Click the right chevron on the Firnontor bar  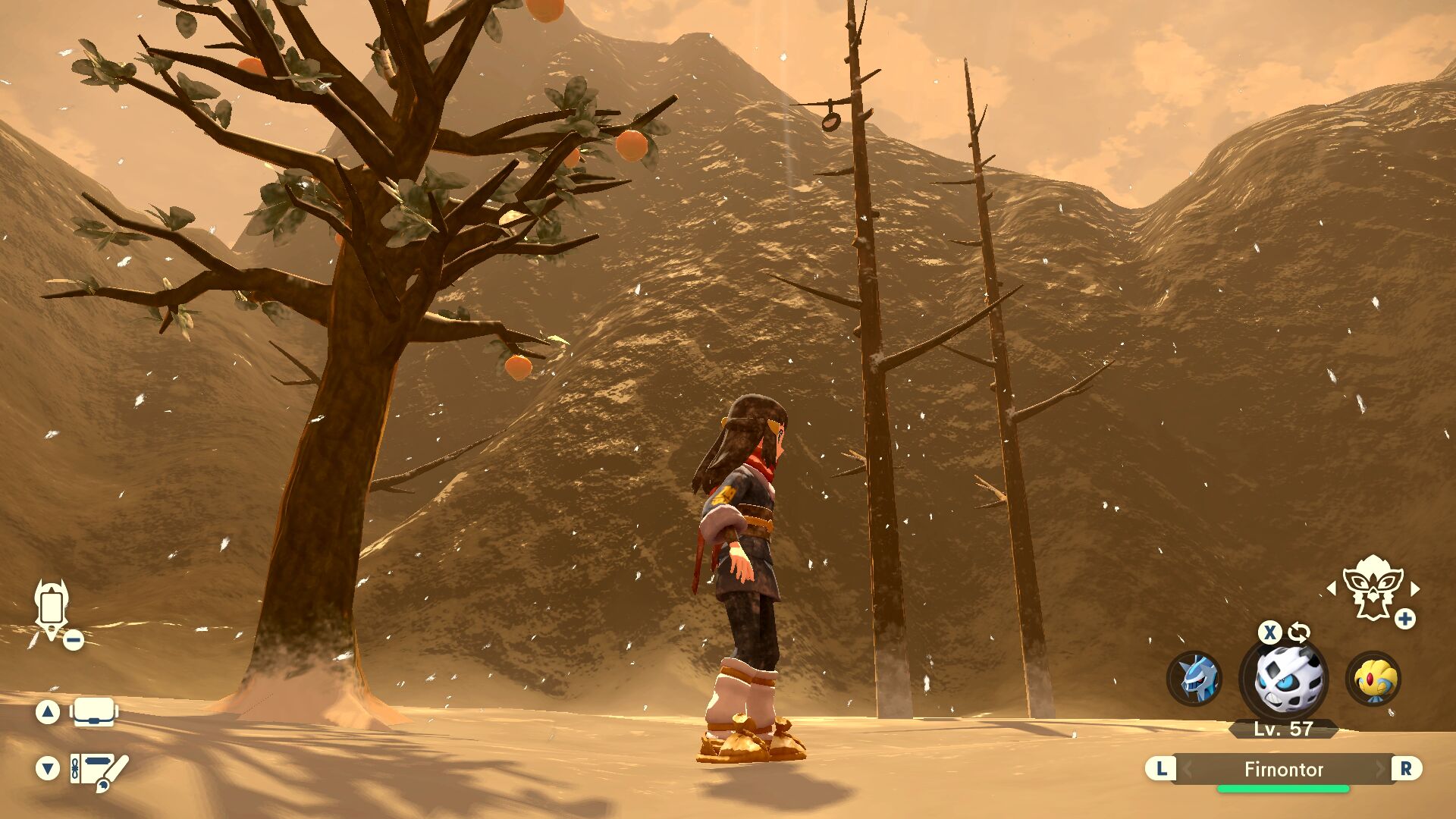(1380, 770)
